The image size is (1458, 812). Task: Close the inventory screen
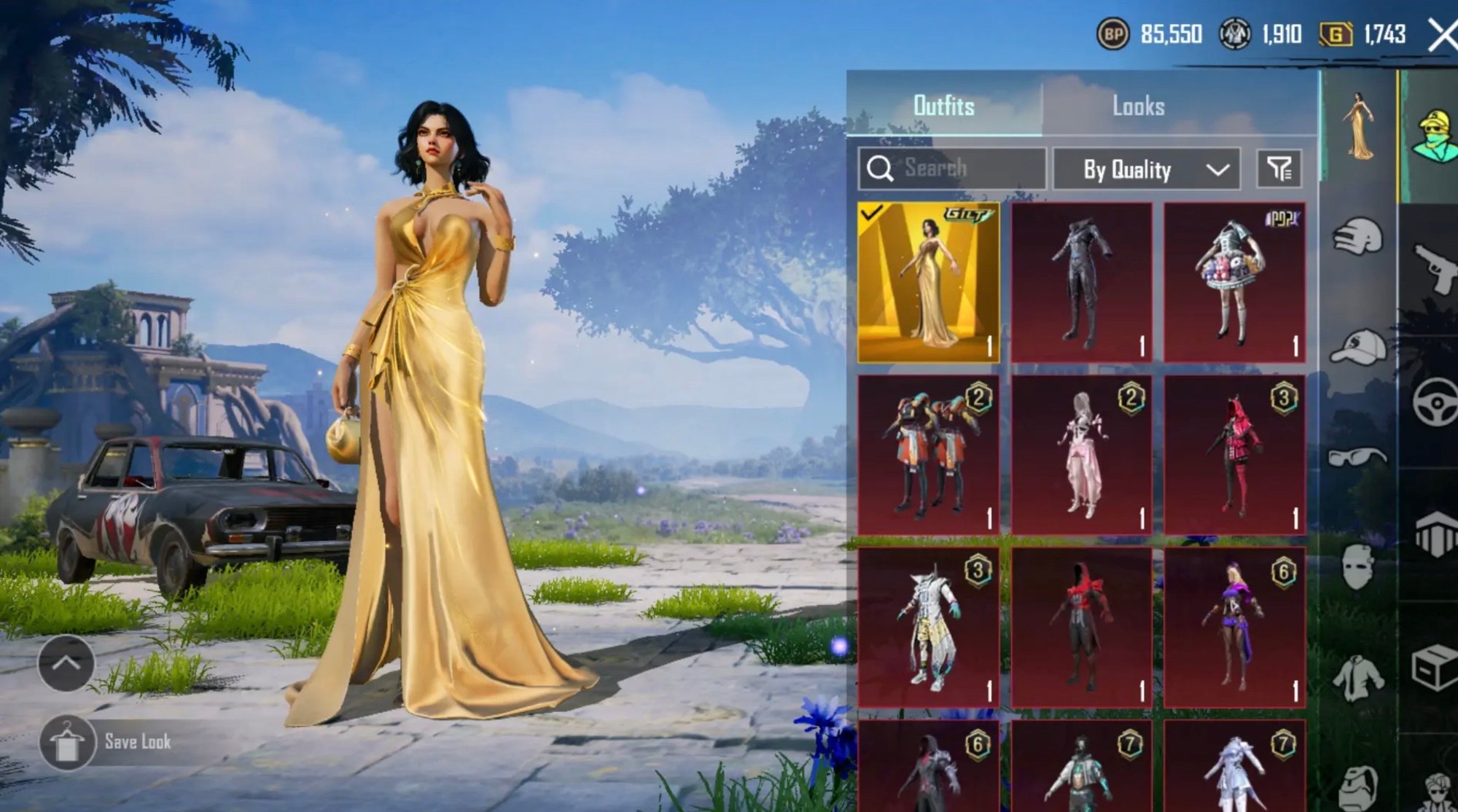point(1441,34)
